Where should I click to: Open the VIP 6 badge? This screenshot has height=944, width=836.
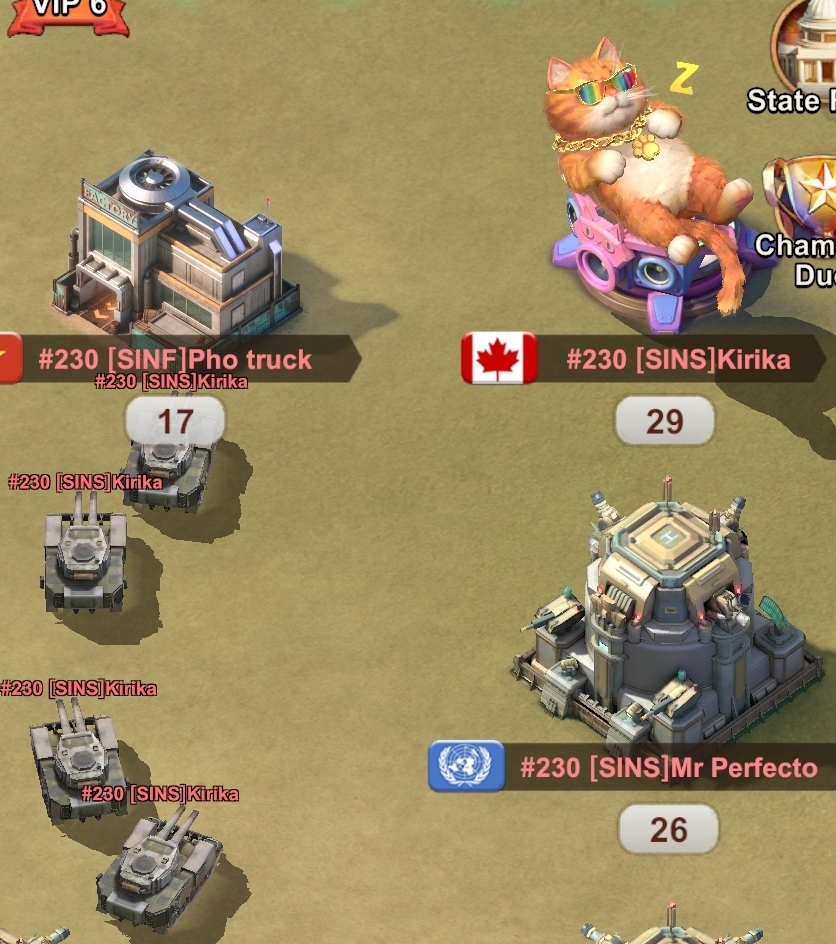pyautogui.click(x=68, y=14)
